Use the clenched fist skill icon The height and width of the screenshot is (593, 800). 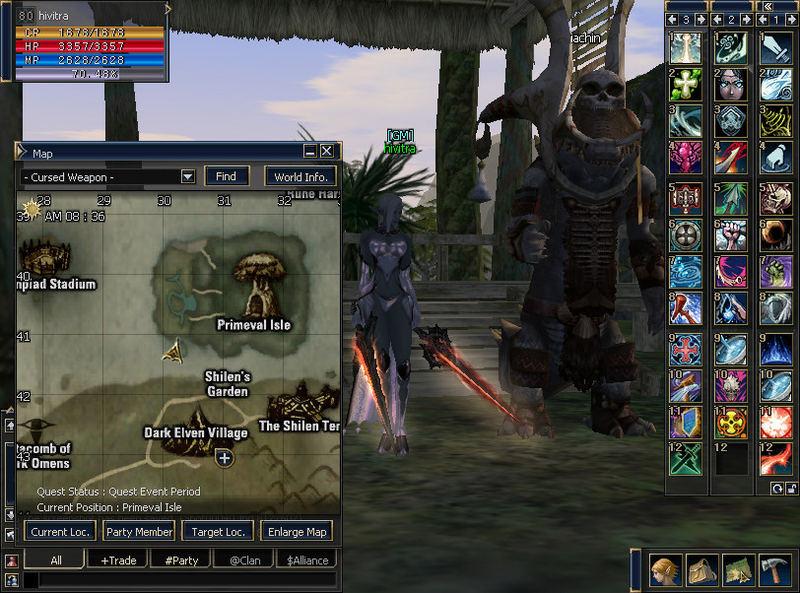coord(731,234)
